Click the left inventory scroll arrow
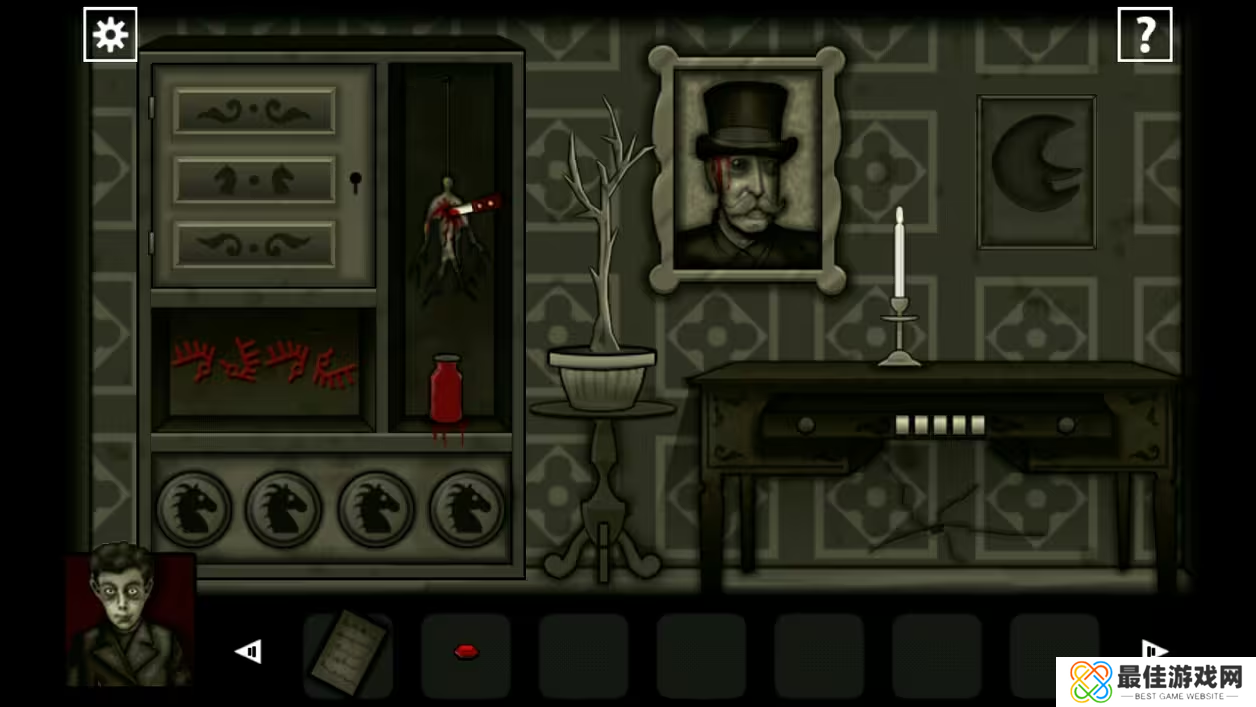The image size is (1256, 707). [248, 652]
